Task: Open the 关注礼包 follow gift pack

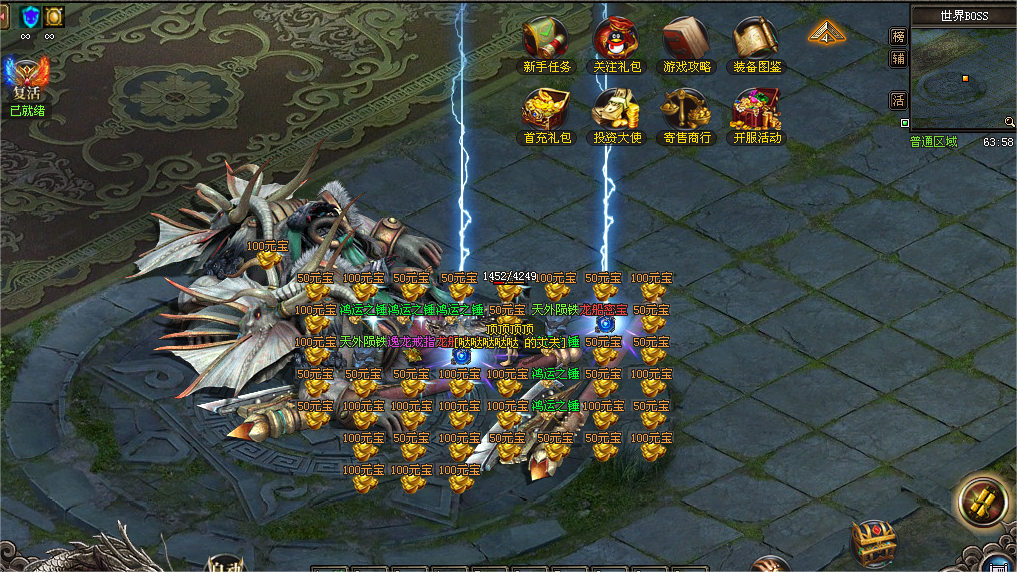Action: pyautogui.click(x=617, y=40)
